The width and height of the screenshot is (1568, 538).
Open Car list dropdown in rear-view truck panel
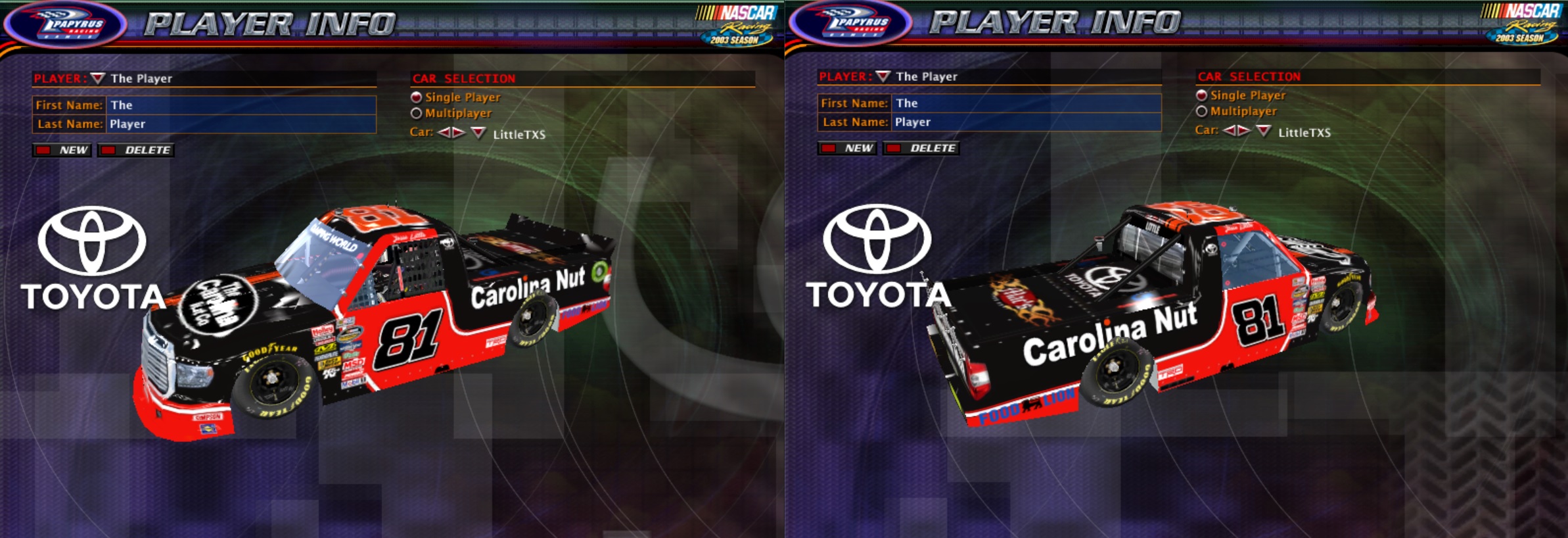[x=1263, y=131]
